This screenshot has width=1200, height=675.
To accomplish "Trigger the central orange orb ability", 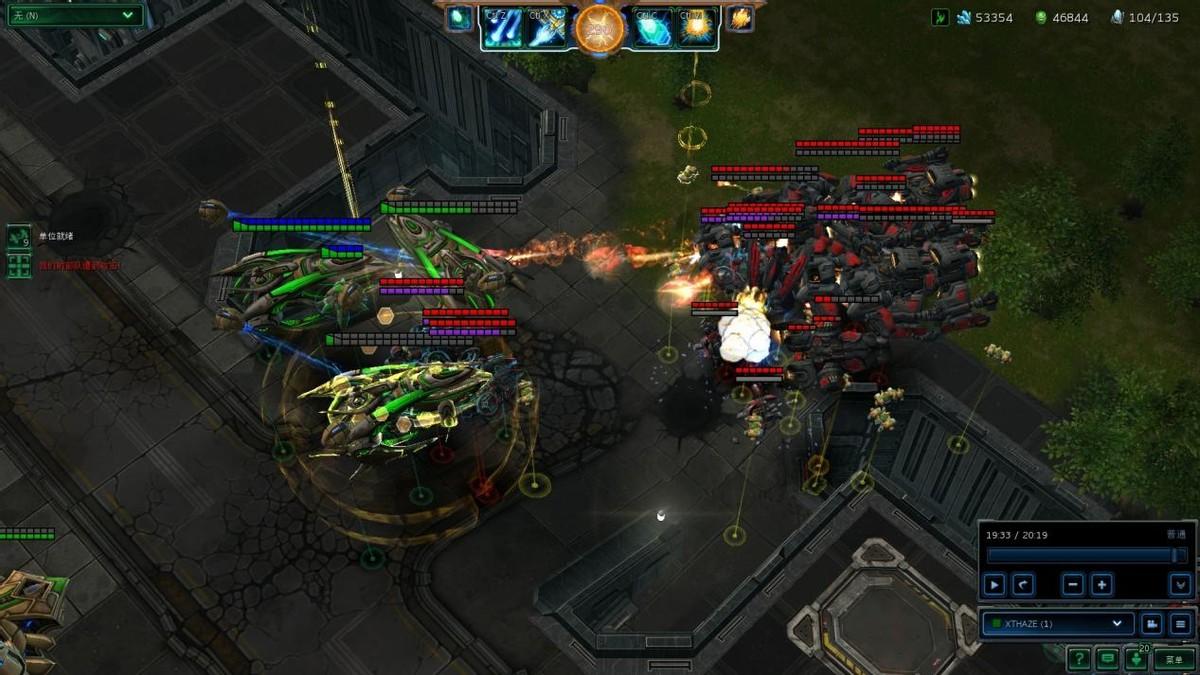I will (x=600, y=28).
